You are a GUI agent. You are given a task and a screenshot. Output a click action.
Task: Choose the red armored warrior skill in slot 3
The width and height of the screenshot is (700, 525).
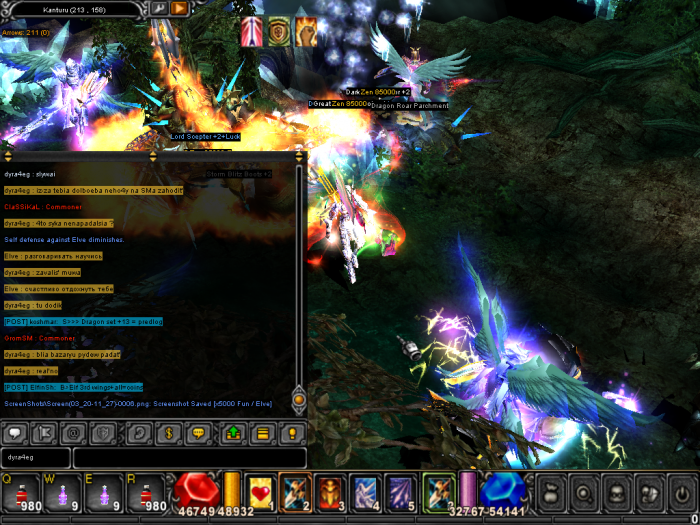(x=330, y=491)
